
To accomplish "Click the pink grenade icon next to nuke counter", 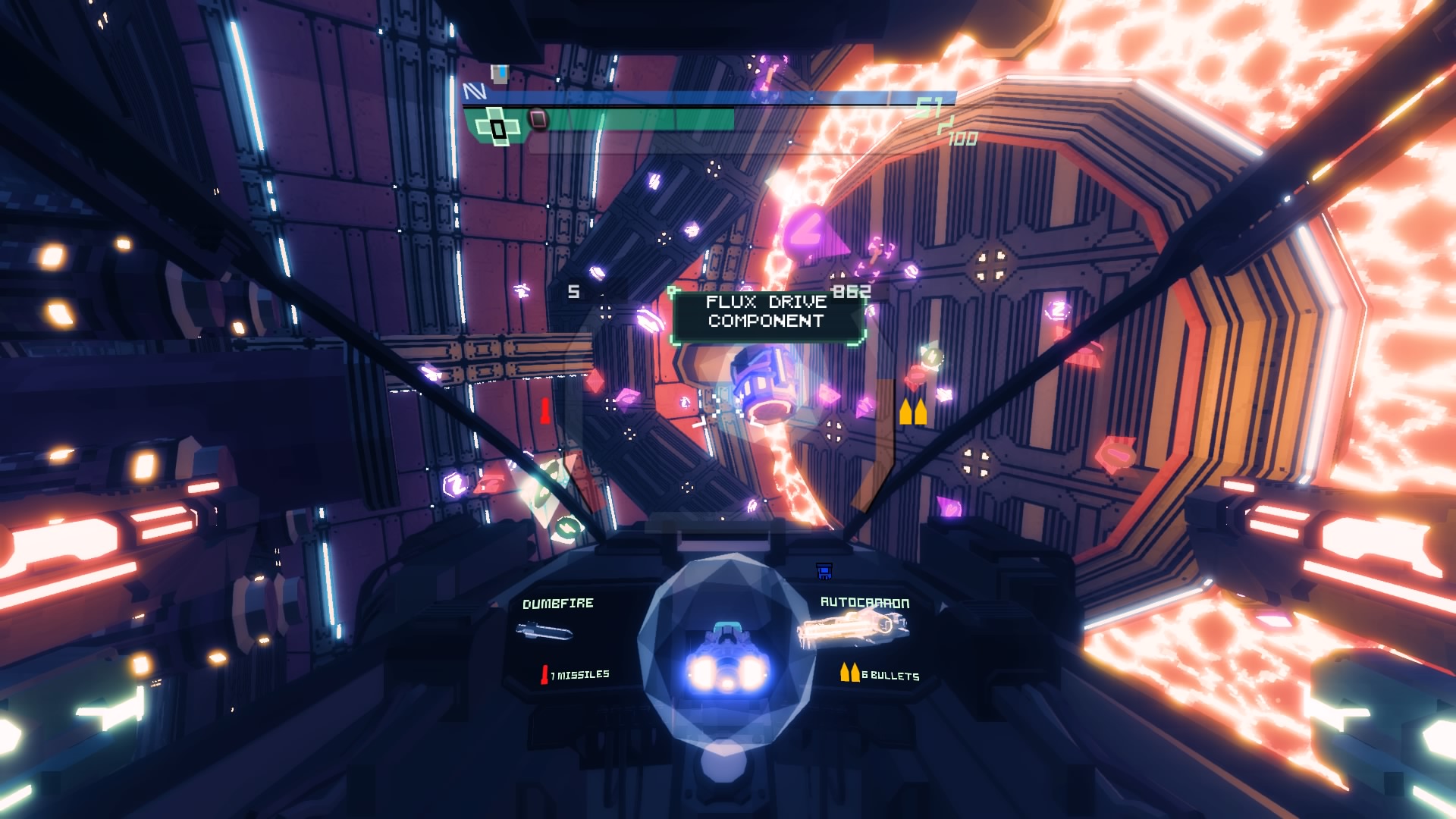I will [x=538, y=119].
